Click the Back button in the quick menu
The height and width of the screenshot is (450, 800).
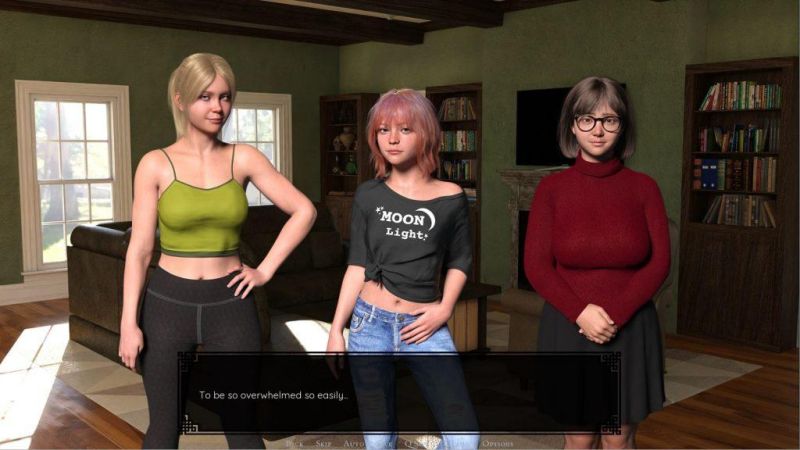[x=295, y=442]
